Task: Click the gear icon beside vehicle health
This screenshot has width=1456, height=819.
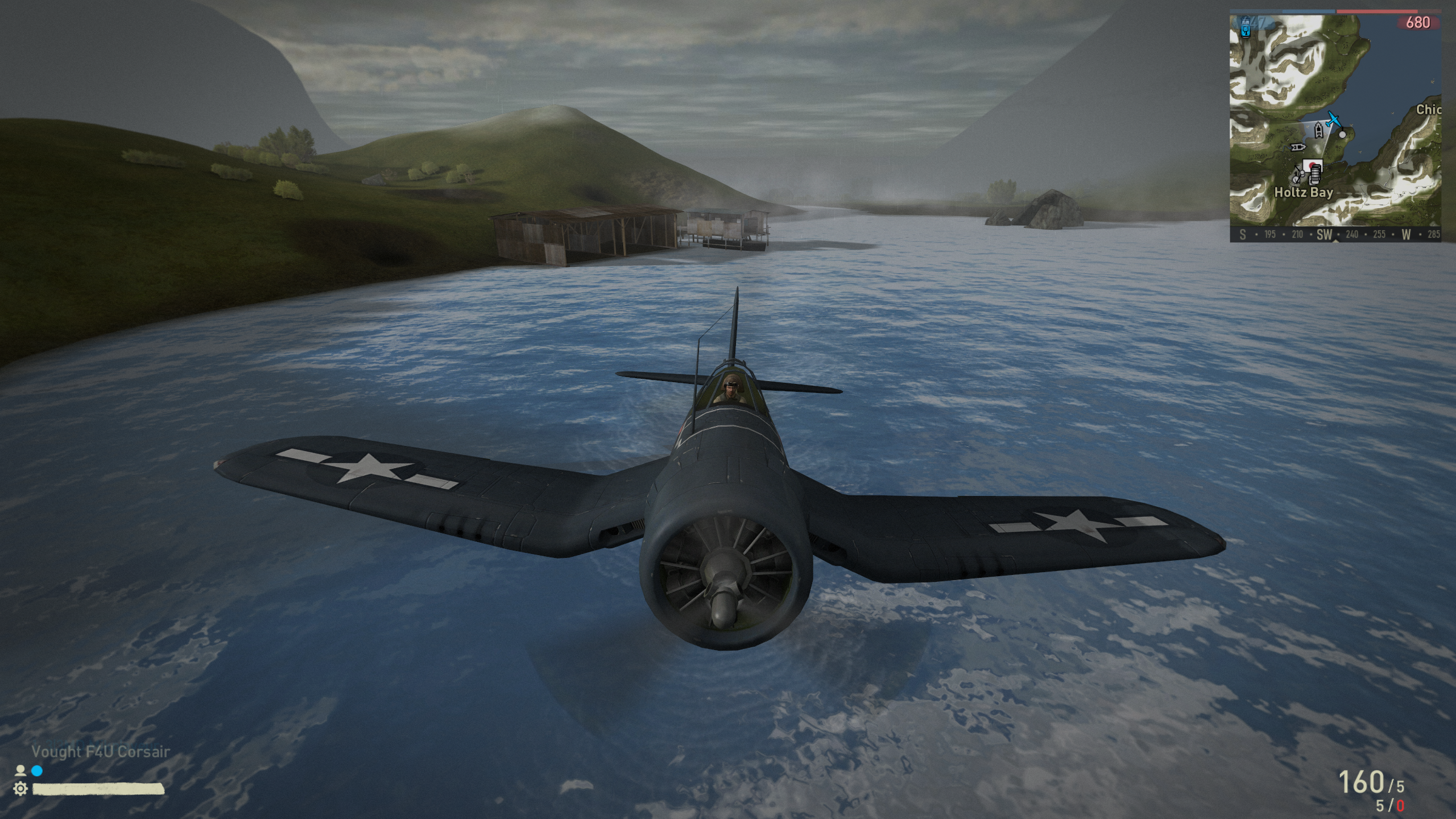Action: click(x=20, y=788)
